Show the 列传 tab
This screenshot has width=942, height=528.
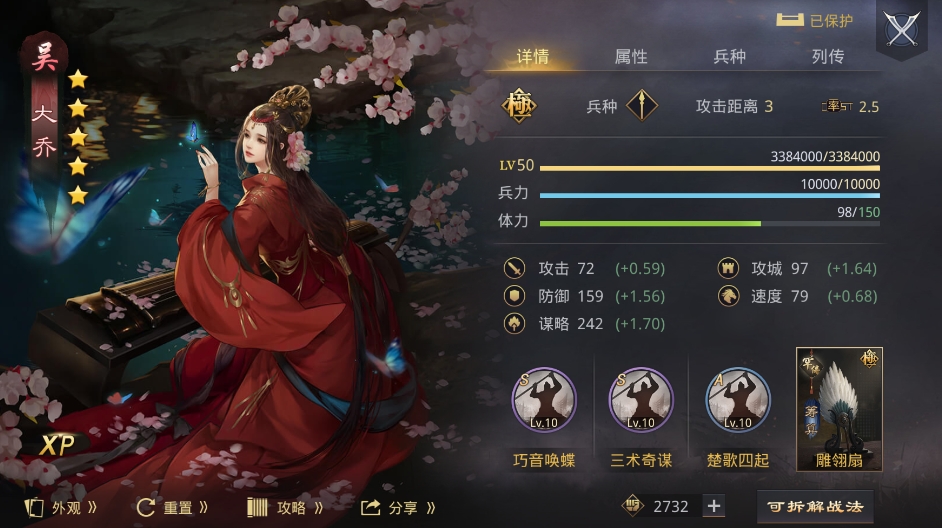coord(828,57)
